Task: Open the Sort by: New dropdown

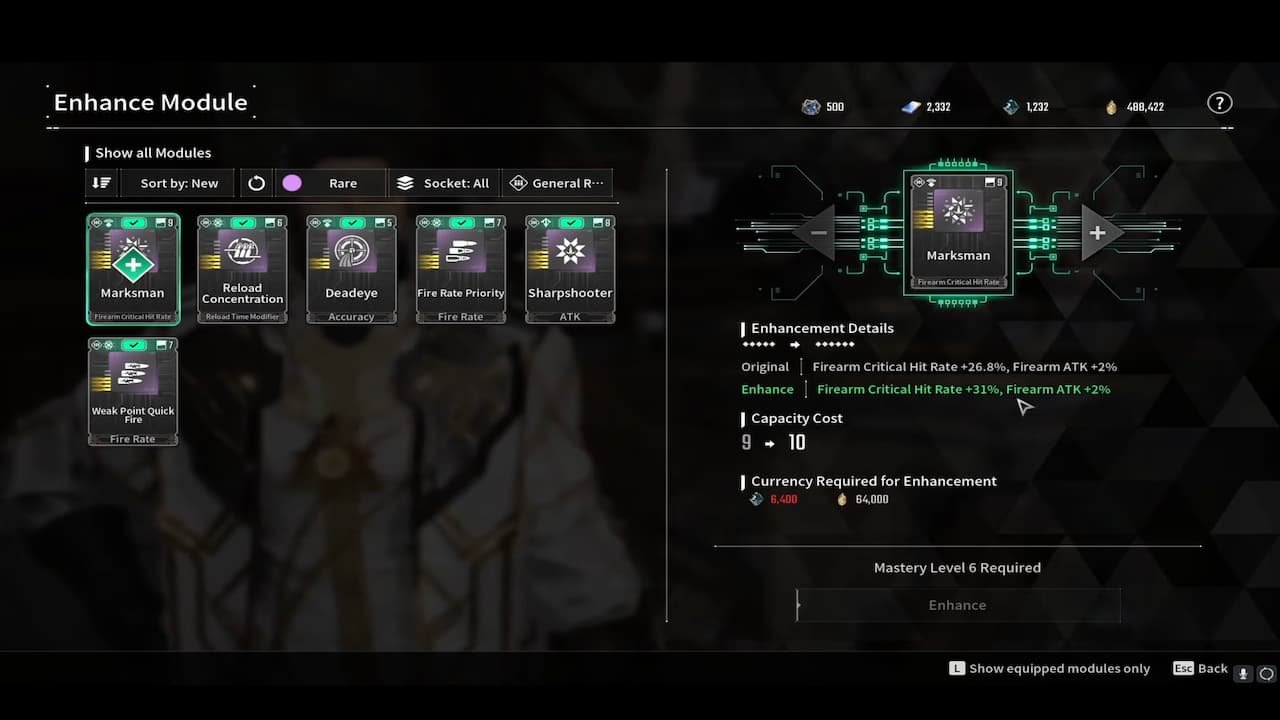Action: pos(178,183)
